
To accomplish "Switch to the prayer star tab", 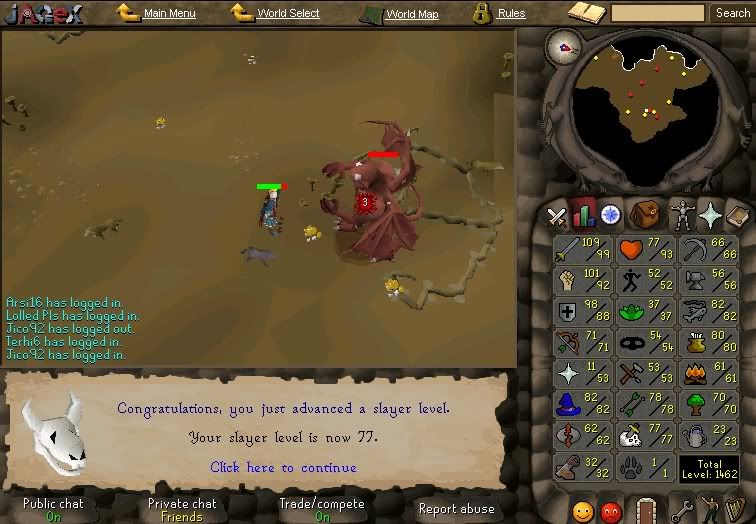I will pyautogui.click(x=711, y=214).
